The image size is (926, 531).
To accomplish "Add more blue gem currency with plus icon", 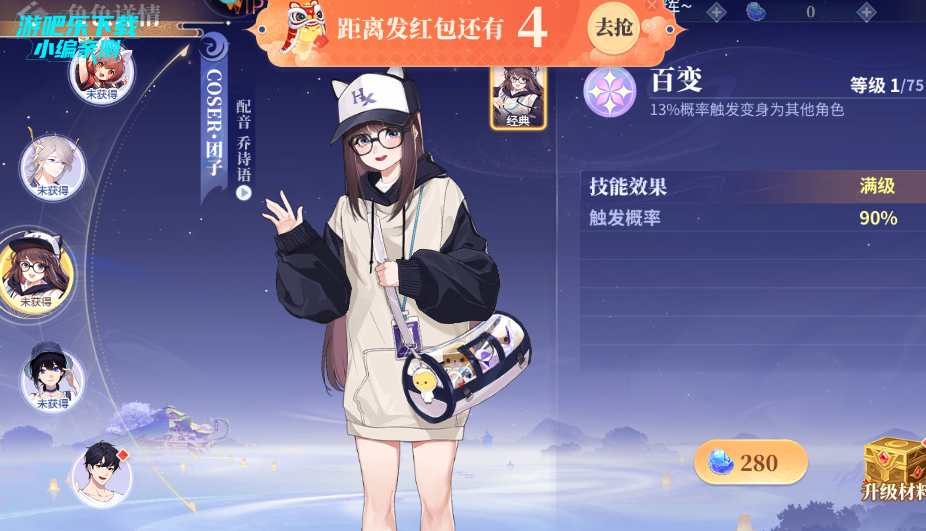I will pos(866,12).
